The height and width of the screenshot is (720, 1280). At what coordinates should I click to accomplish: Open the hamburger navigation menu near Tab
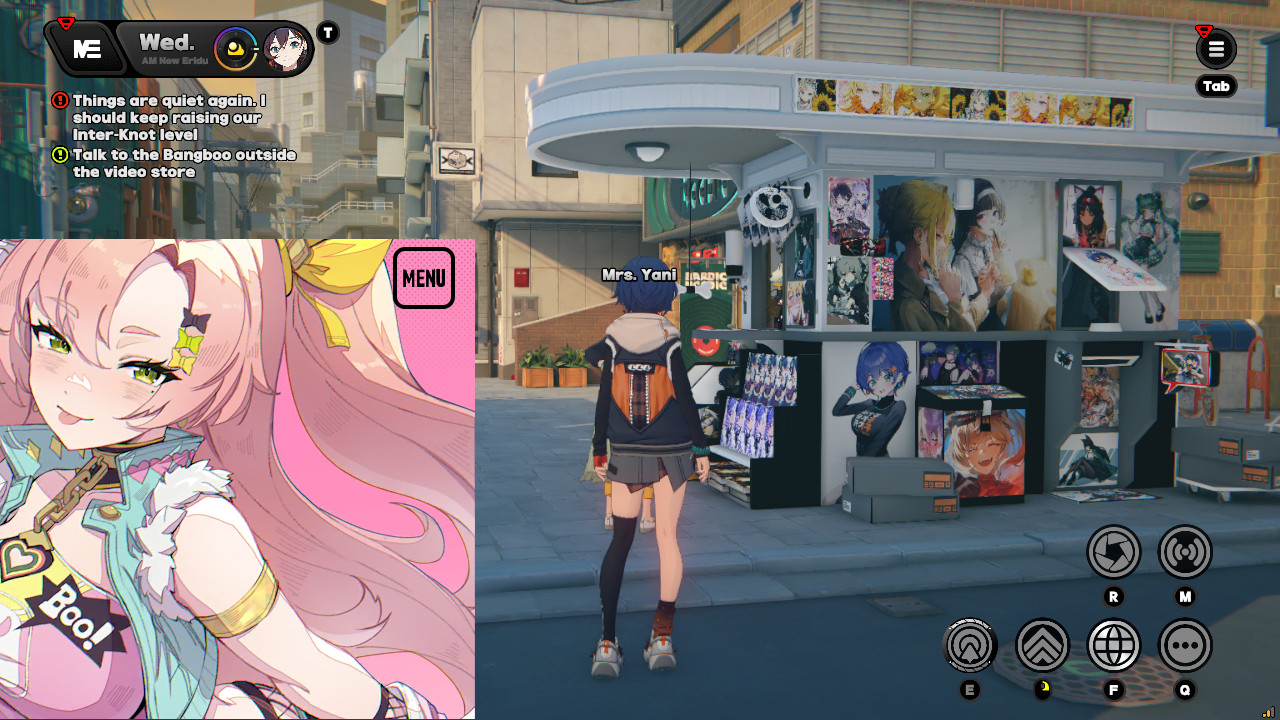tap(1216, 48)
